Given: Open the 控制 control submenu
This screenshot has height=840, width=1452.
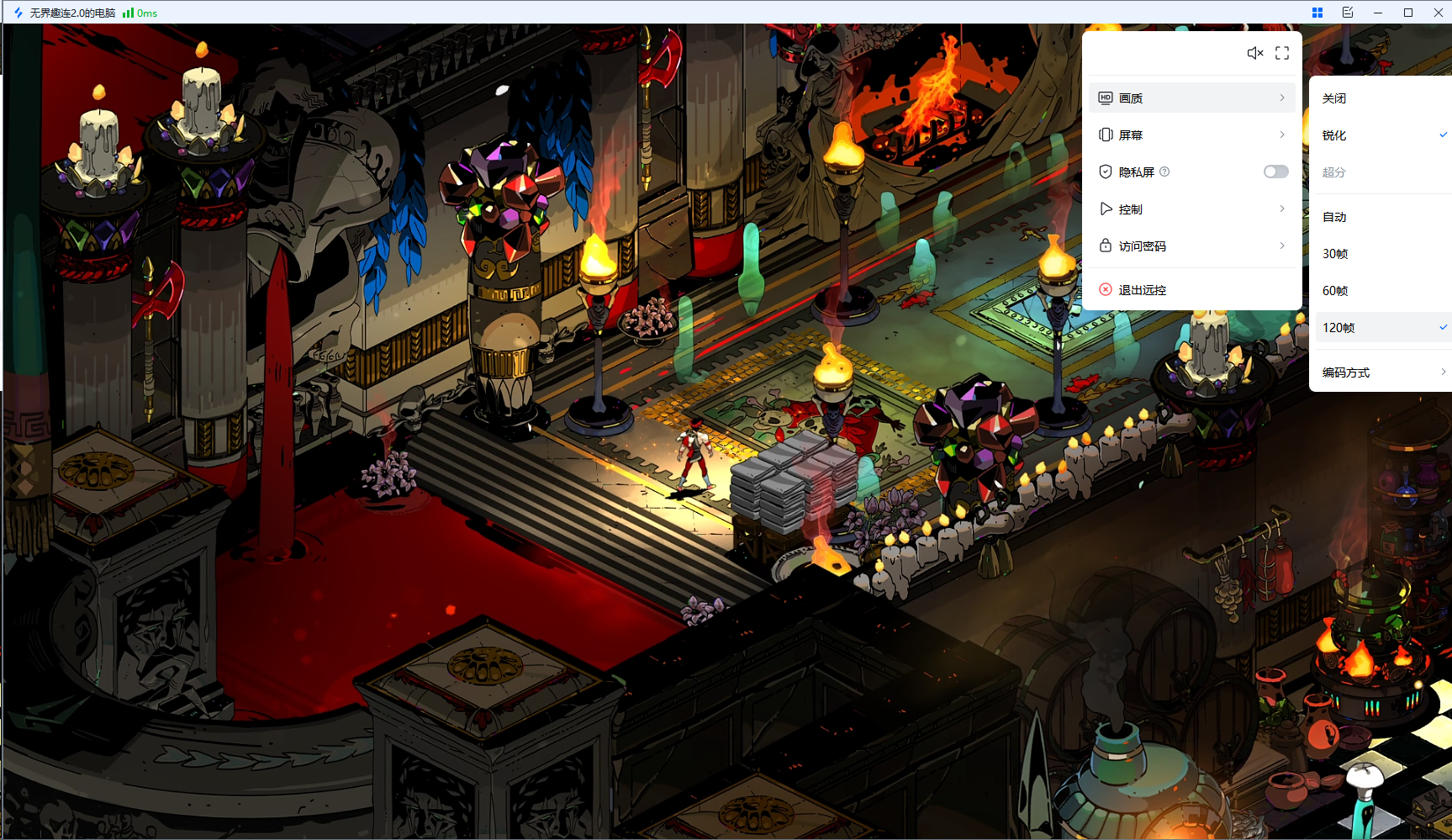Looking at the screenshot, I should coord(1191,209).
